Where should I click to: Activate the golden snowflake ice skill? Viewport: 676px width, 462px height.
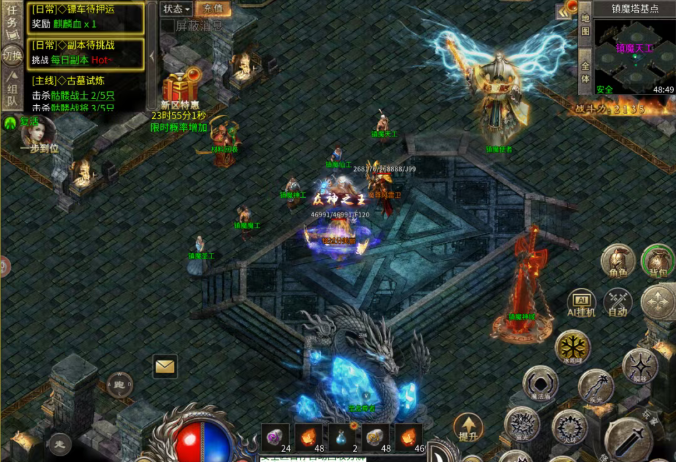(574, 347)
